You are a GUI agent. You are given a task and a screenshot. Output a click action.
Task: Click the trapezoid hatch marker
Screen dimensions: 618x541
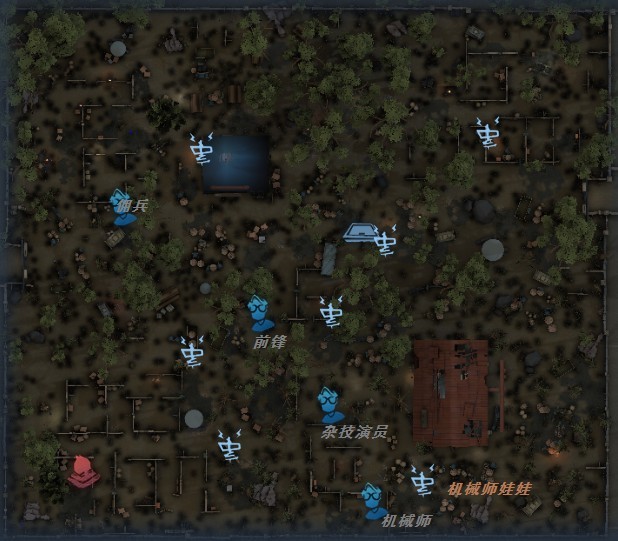coord(357,232)
